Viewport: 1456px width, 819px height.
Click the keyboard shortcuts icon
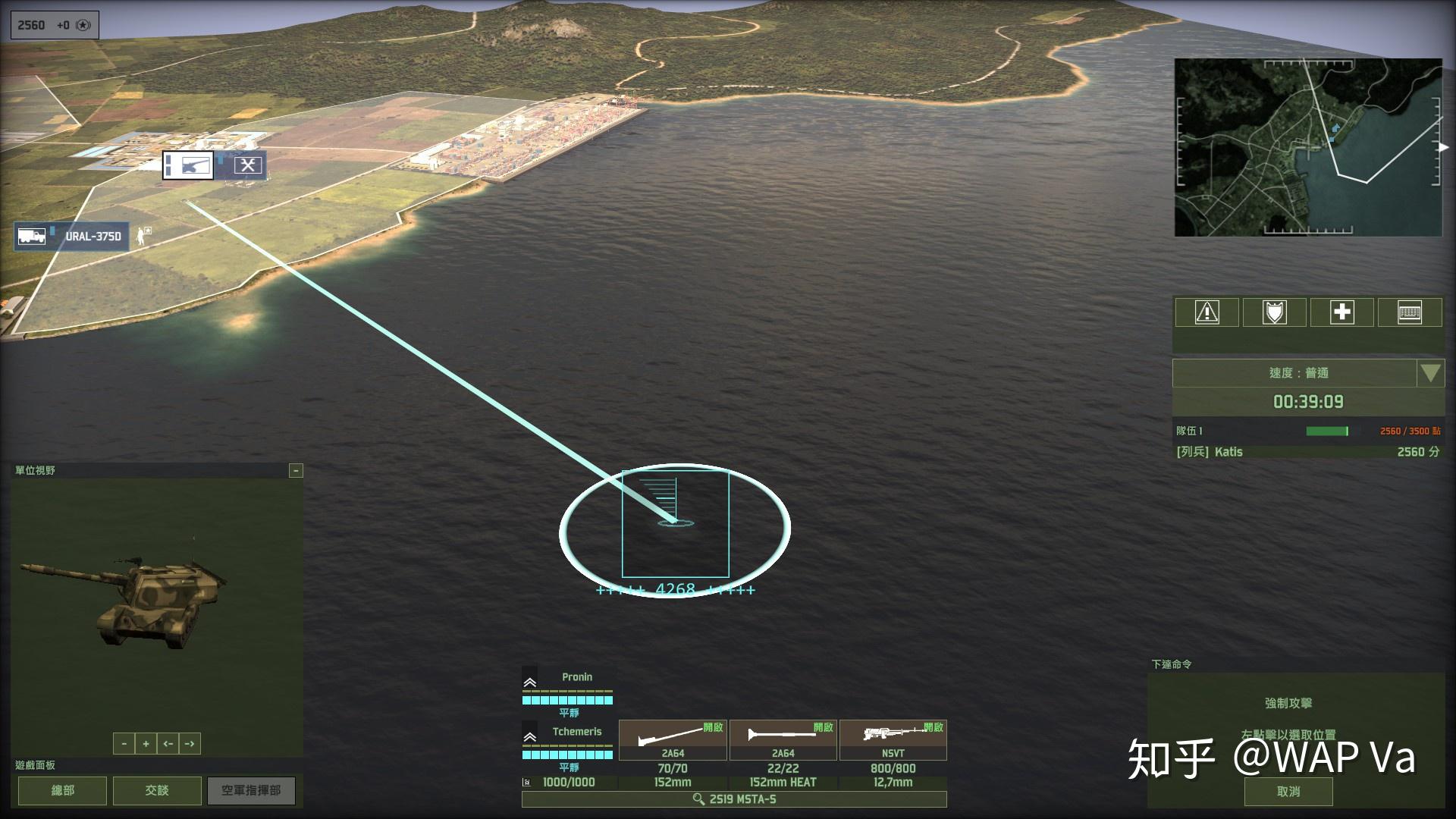(x=1409, y=312)
